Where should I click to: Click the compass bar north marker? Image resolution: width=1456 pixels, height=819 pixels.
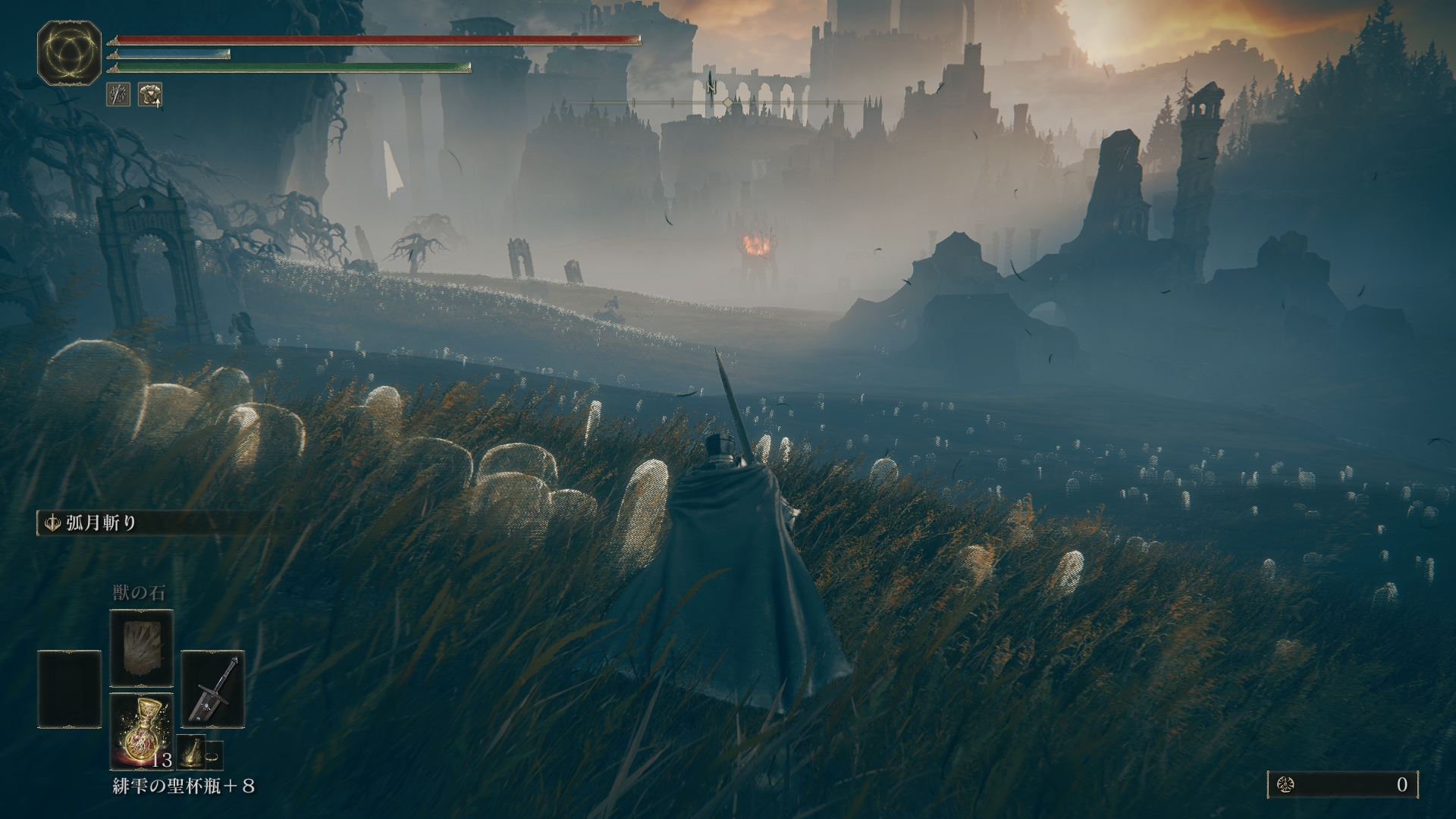[711, 88]
